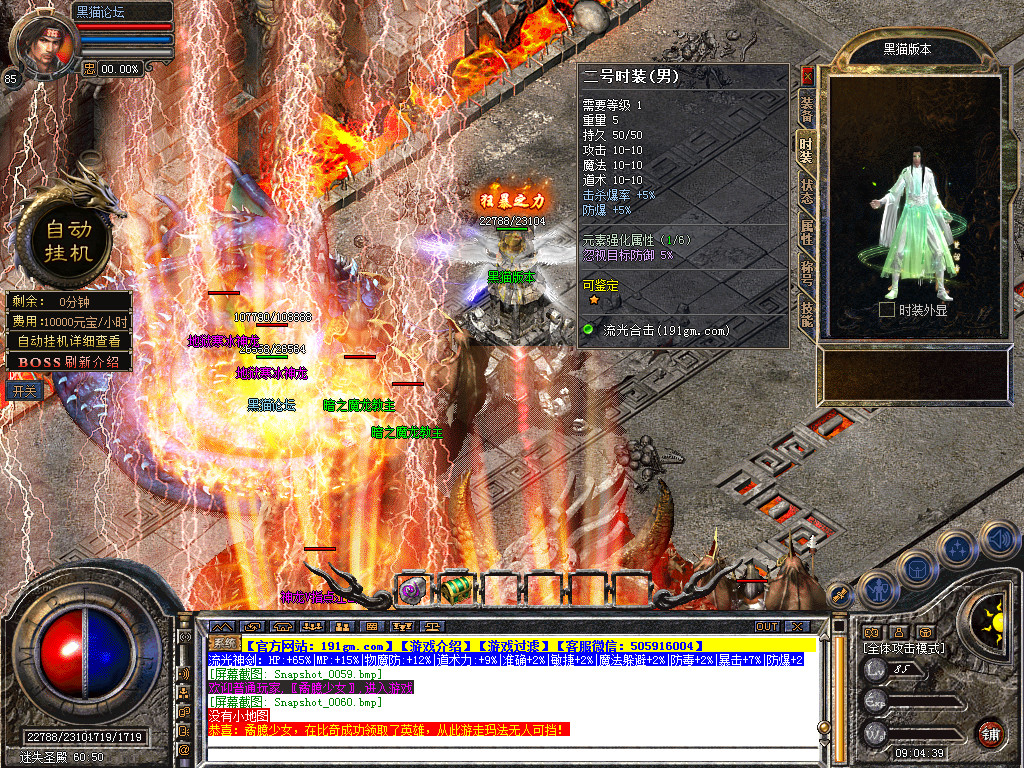Switch to the 装备 equipment tab

[806, 109]
